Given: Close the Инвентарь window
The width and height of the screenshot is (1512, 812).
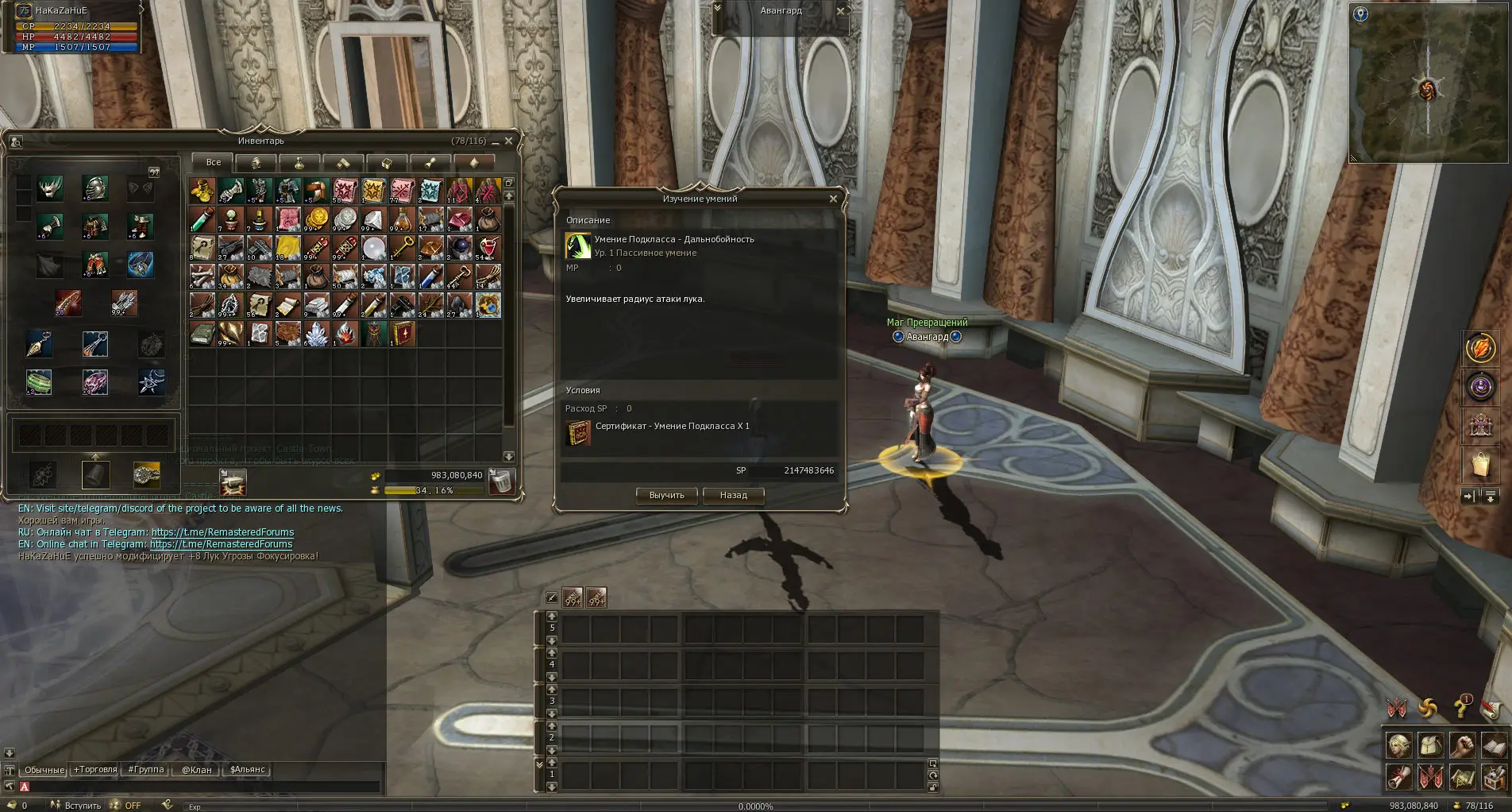Looking at the screenshot, I should (x=509, y=141).
